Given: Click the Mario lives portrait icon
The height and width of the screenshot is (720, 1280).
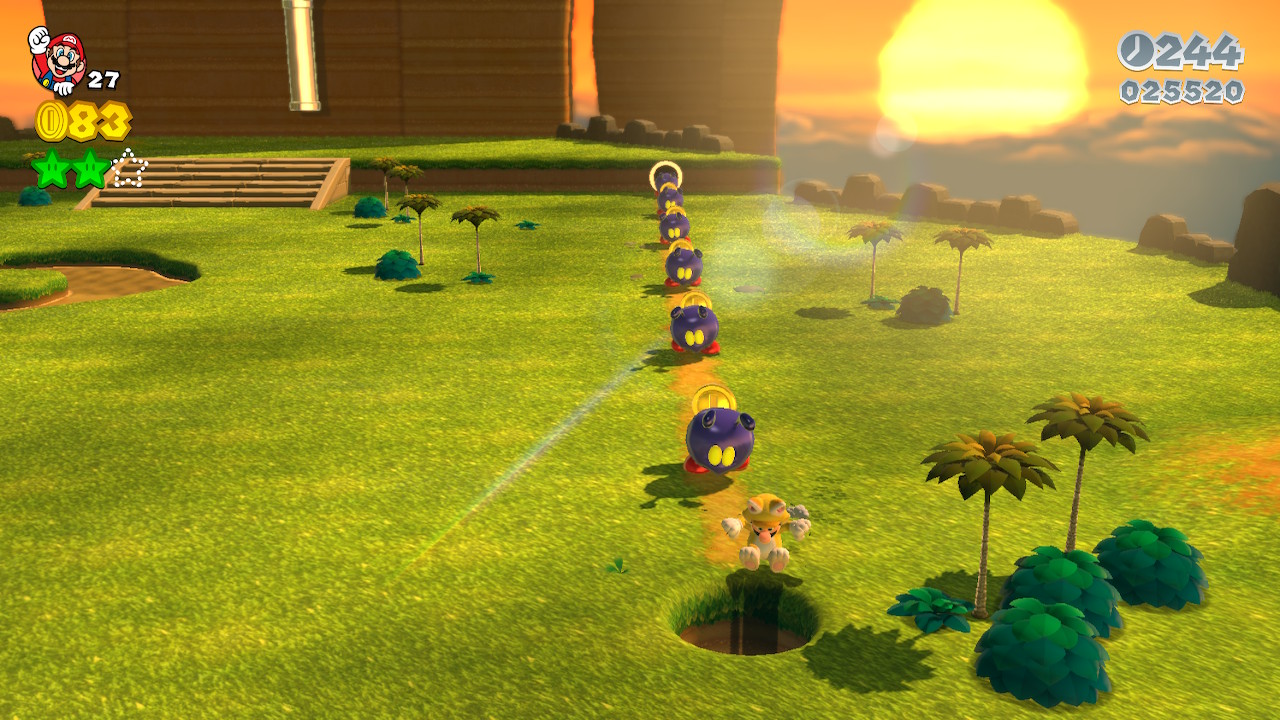Looking at the screenshot, I should click(57, 58).
